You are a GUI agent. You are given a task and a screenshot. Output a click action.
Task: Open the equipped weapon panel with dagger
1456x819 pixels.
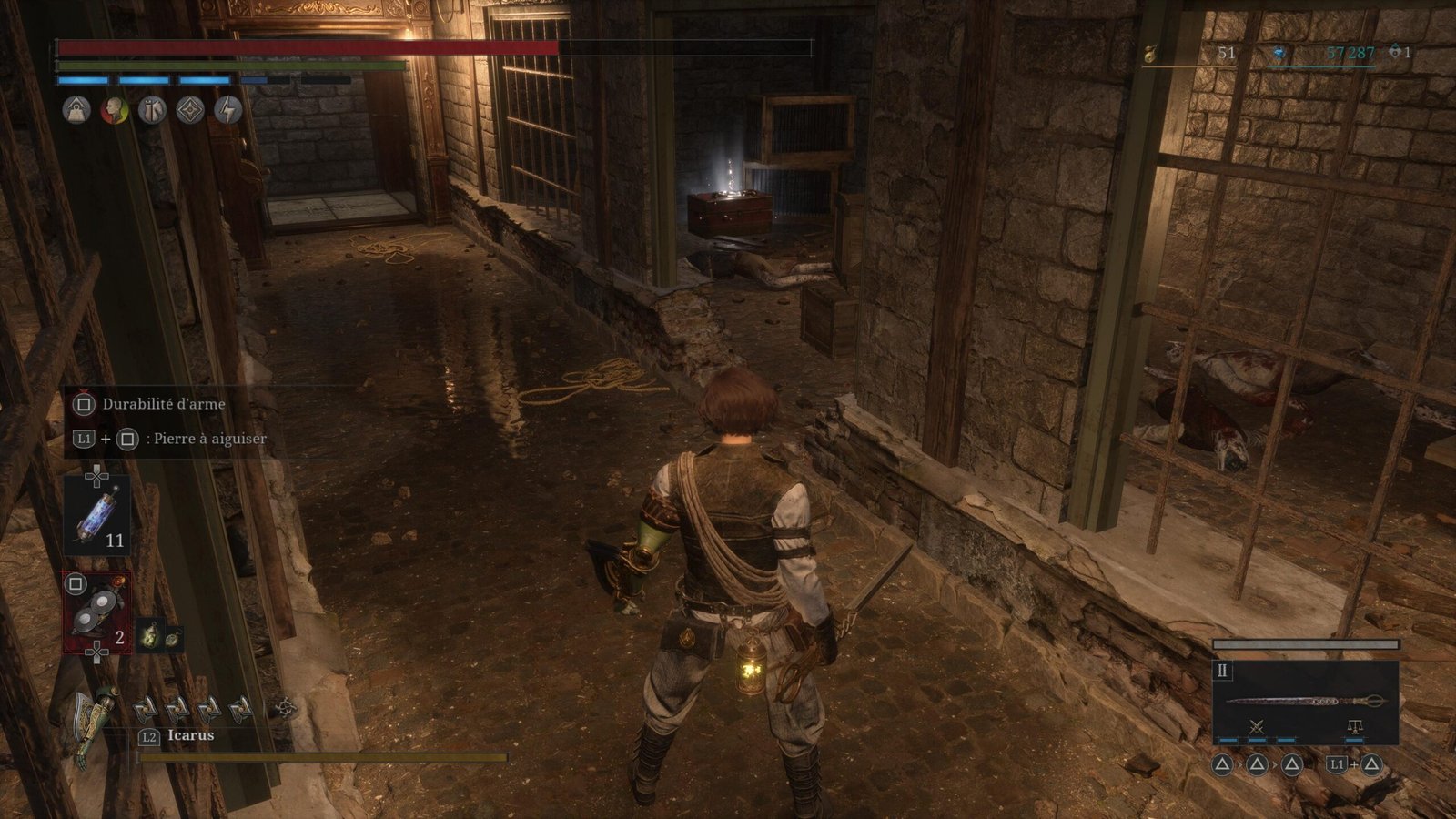point(1305,701)
